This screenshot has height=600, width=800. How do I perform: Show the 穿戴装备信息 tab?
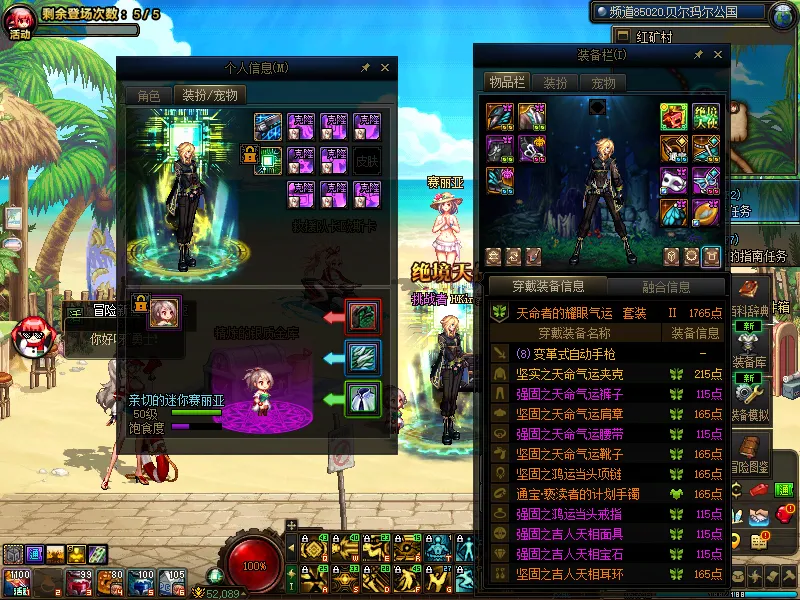[548, 287]
